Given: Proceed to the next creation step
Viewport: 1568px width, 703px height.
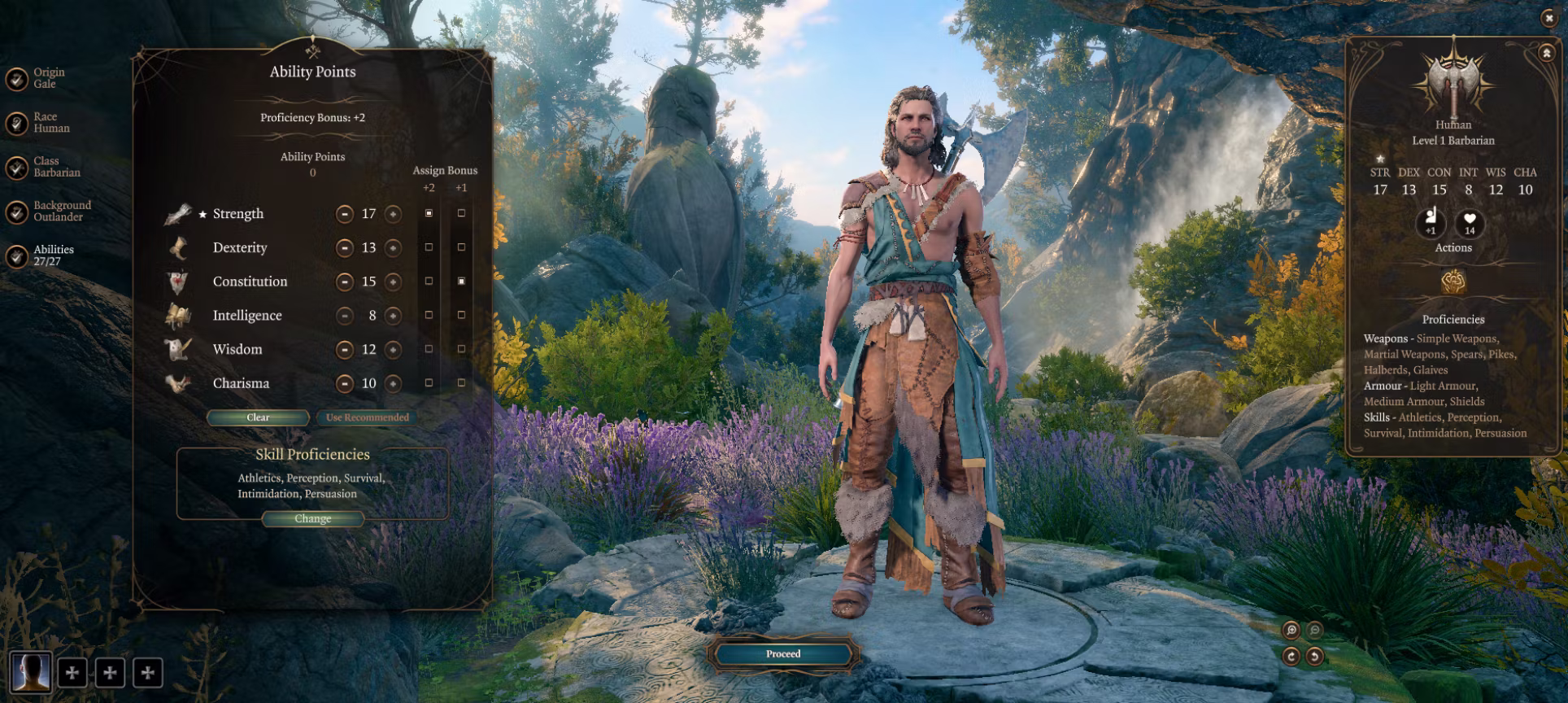Looking at the screenshot, I should tap(782, 653).
